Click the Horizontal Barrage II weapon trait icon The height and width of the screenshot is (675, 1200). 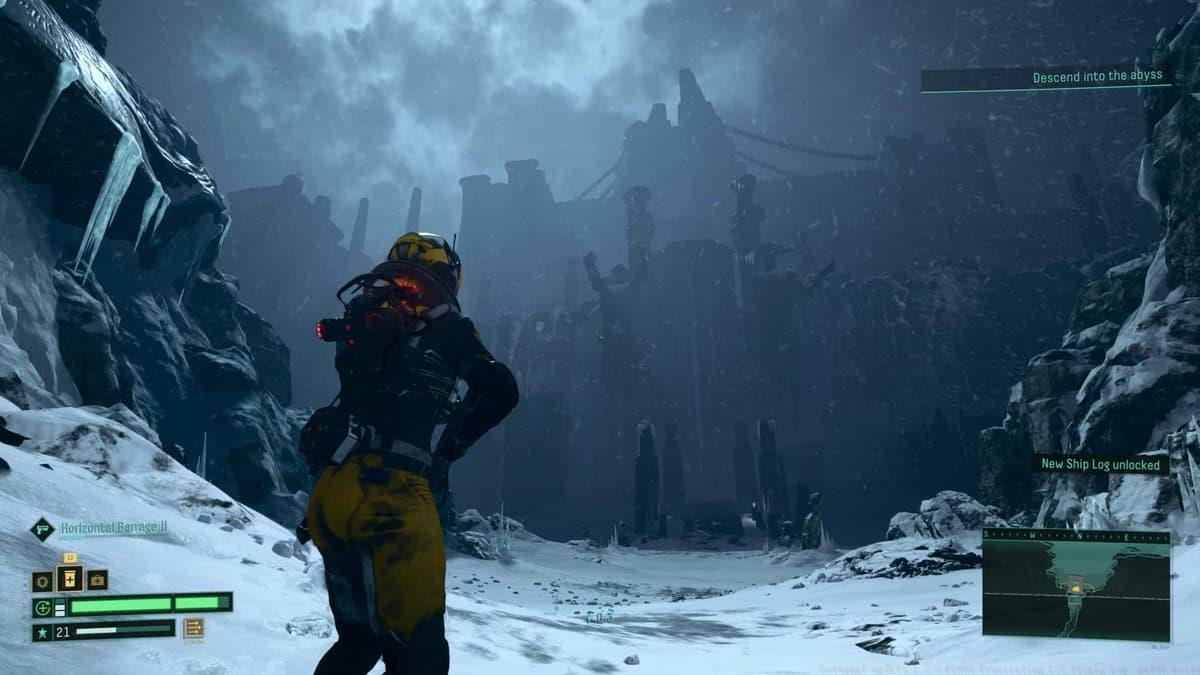[41, 529]
